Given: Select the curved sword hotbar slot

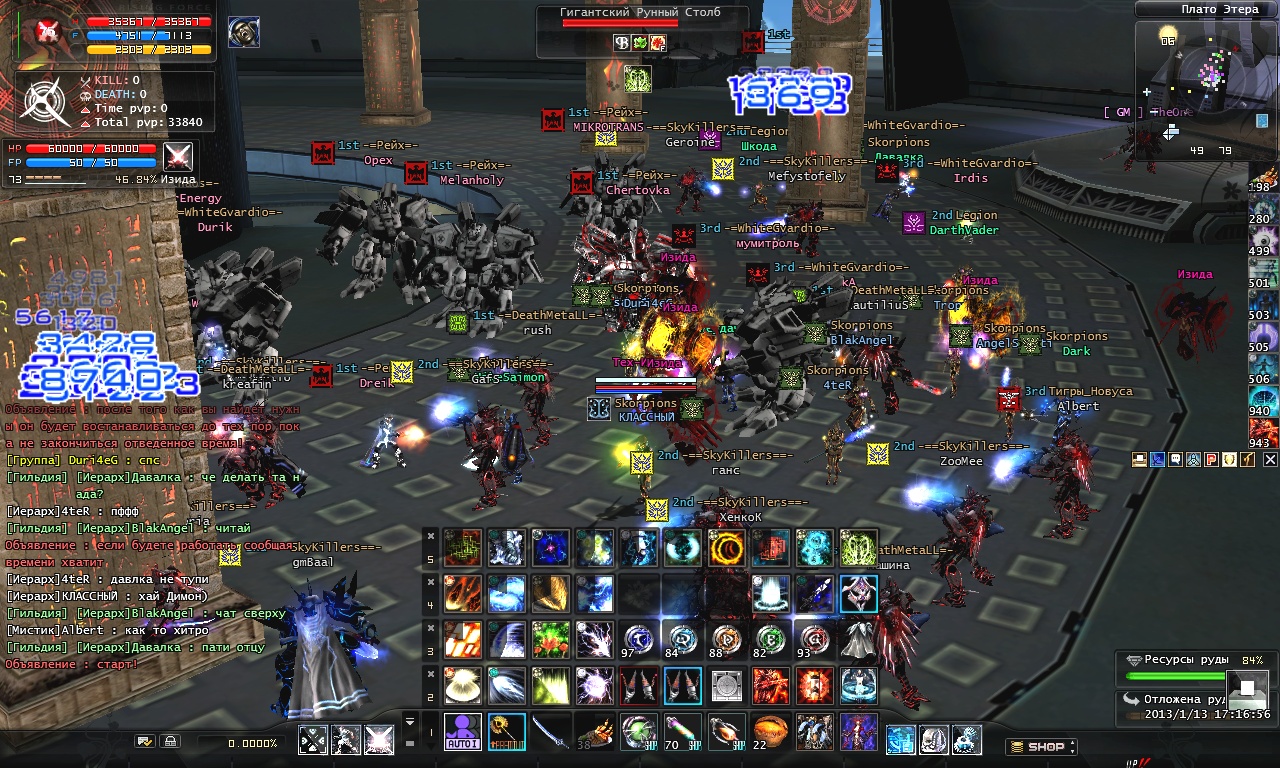Looking at the screenshot, I should (x=551, y=732).
